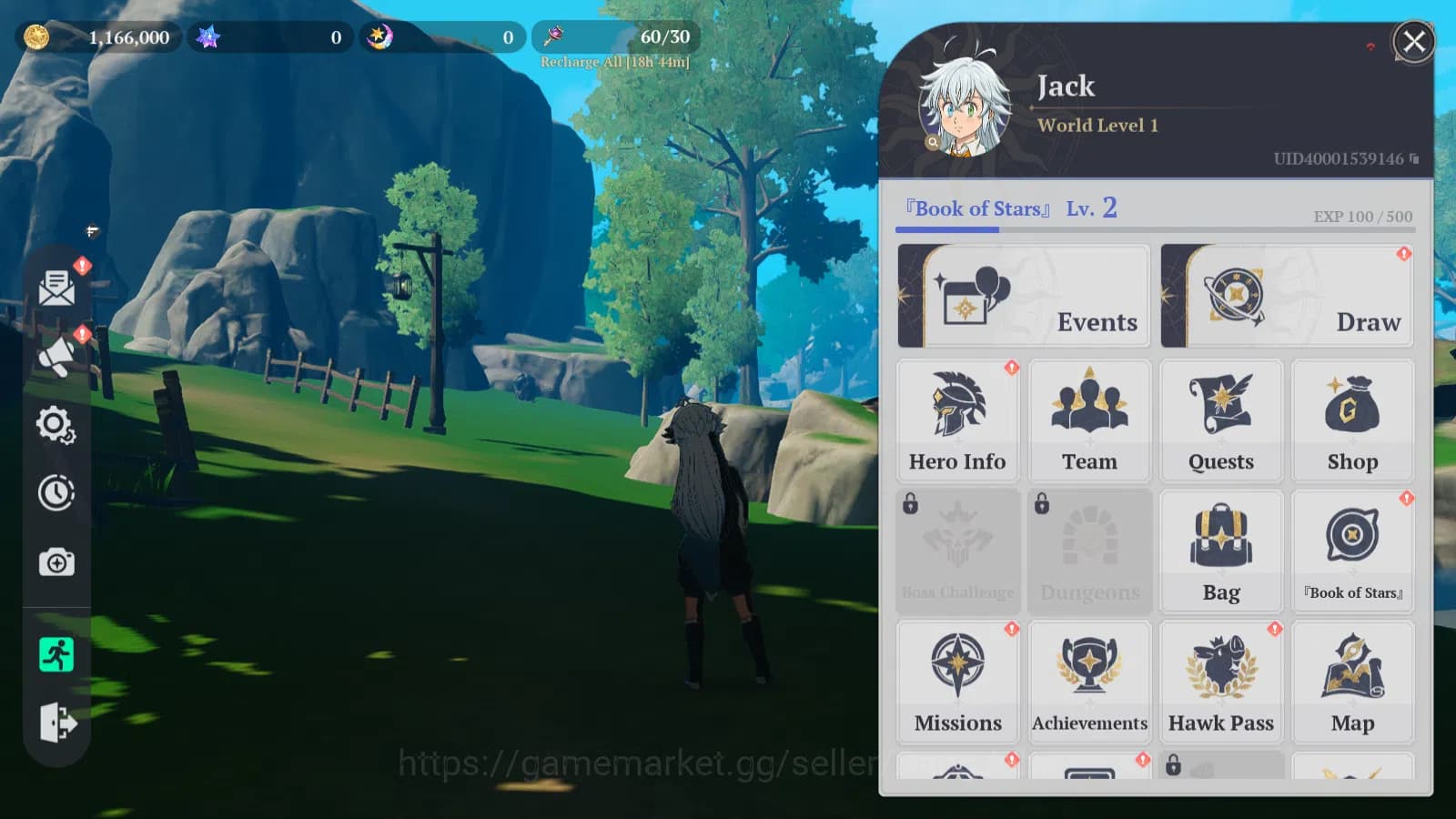
Task: Open the Map
Action: [x=1352, y=682]
